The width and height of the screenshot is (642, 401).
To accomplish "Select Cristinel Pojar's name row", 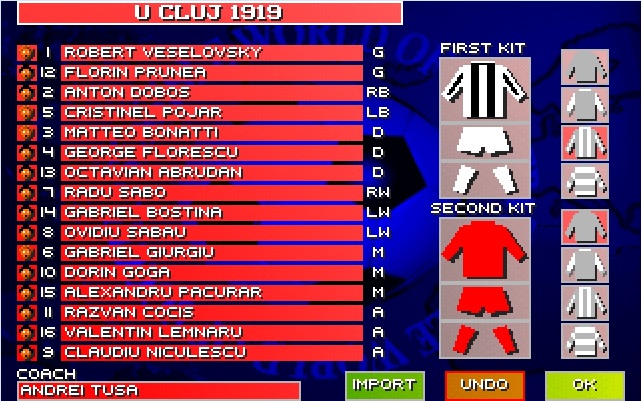I will point(211,112).
